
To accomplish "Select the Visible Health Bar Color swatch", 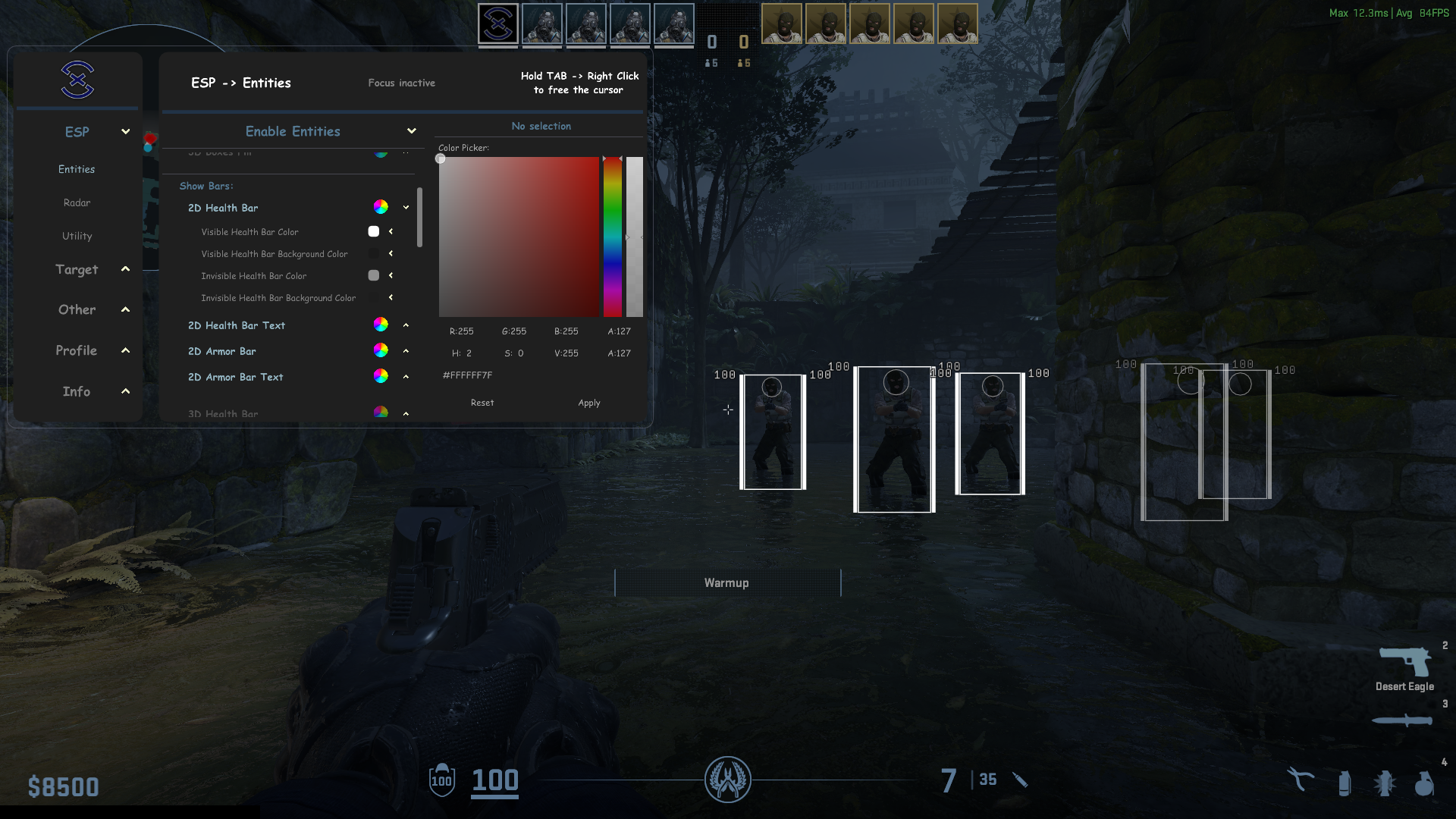I will click(374, 231).
